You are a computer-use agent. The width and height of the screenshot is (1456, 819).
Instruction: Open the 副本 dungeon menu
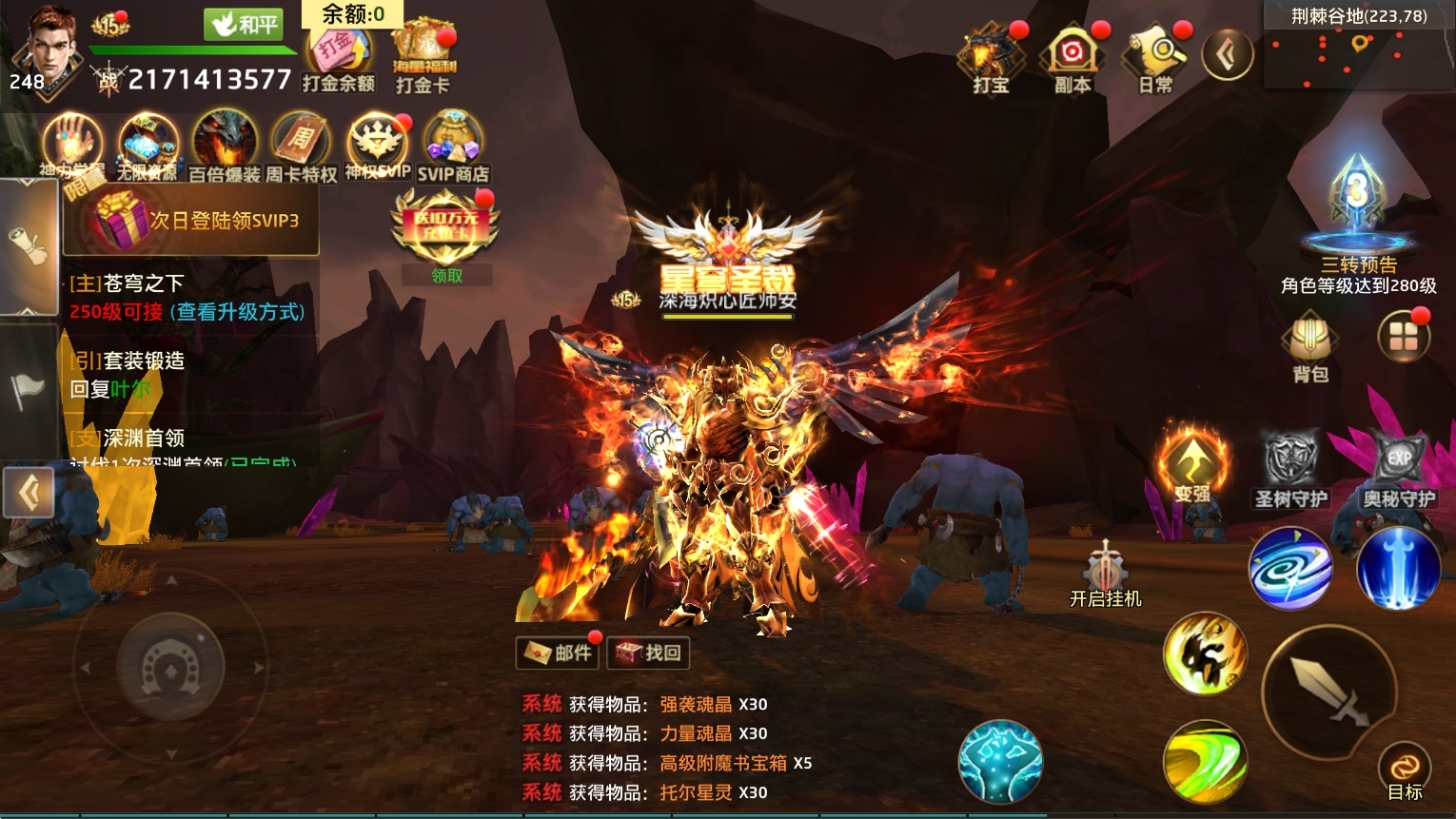coord(1072,59)
